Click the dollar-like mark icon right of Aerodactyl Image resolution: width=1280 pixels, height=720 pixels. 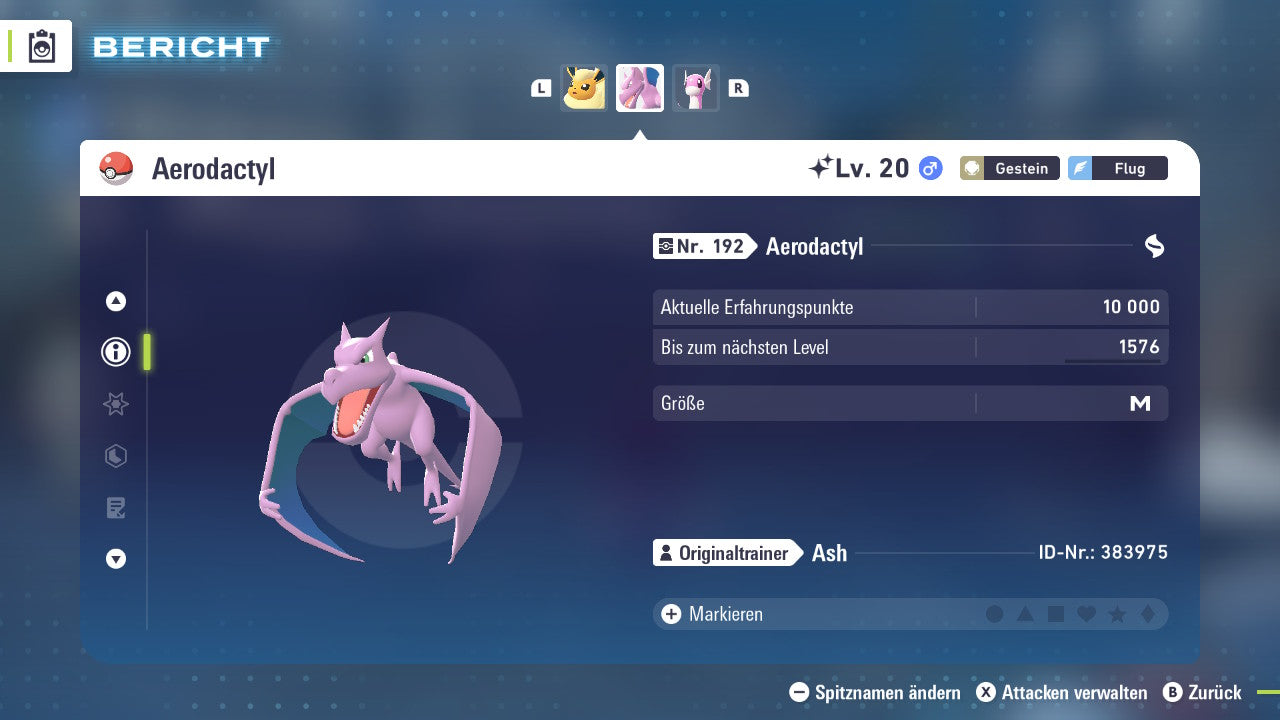[1155, 246]
